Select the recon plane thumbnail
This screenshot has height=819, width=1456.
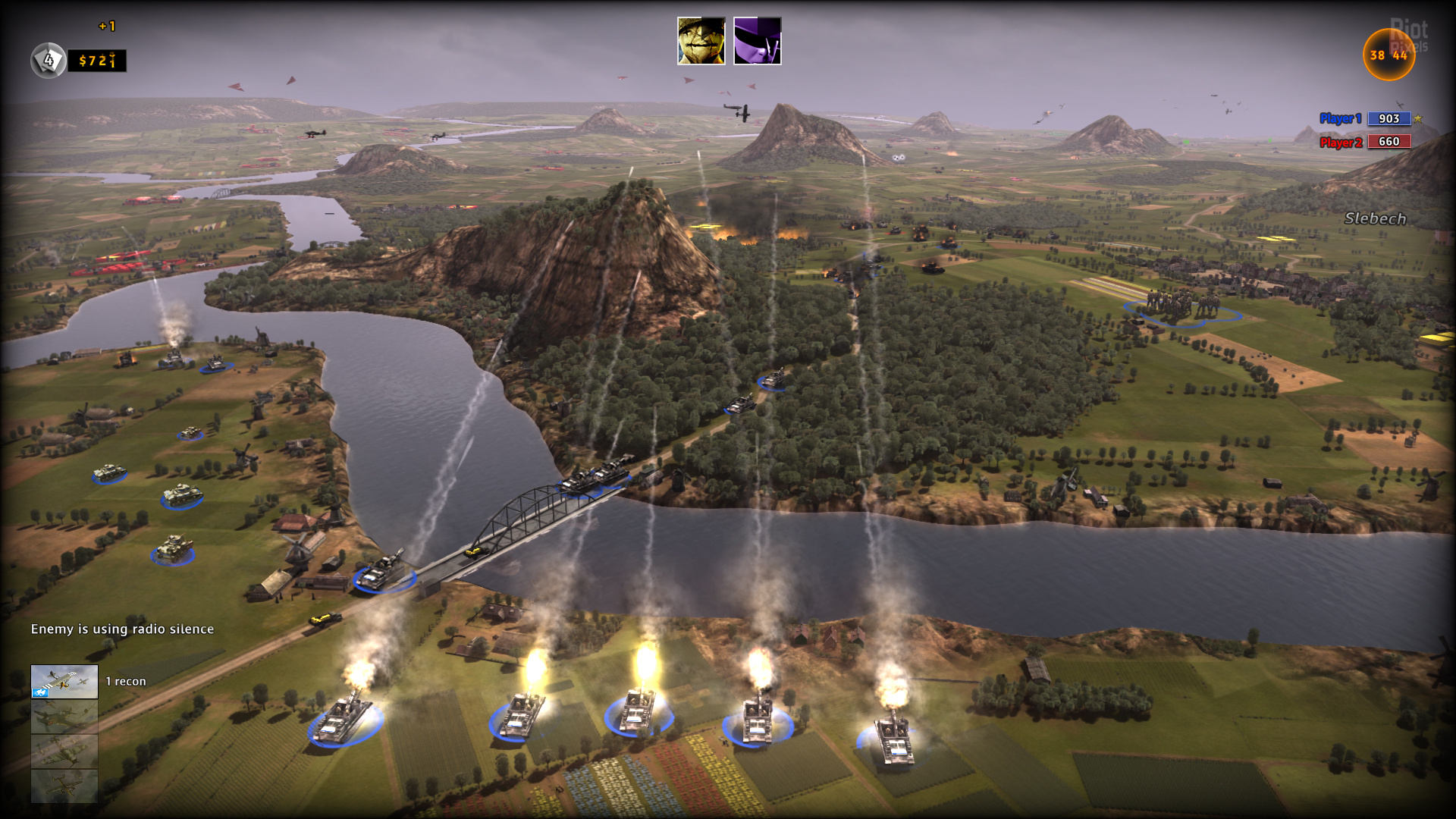pos(64,681)
